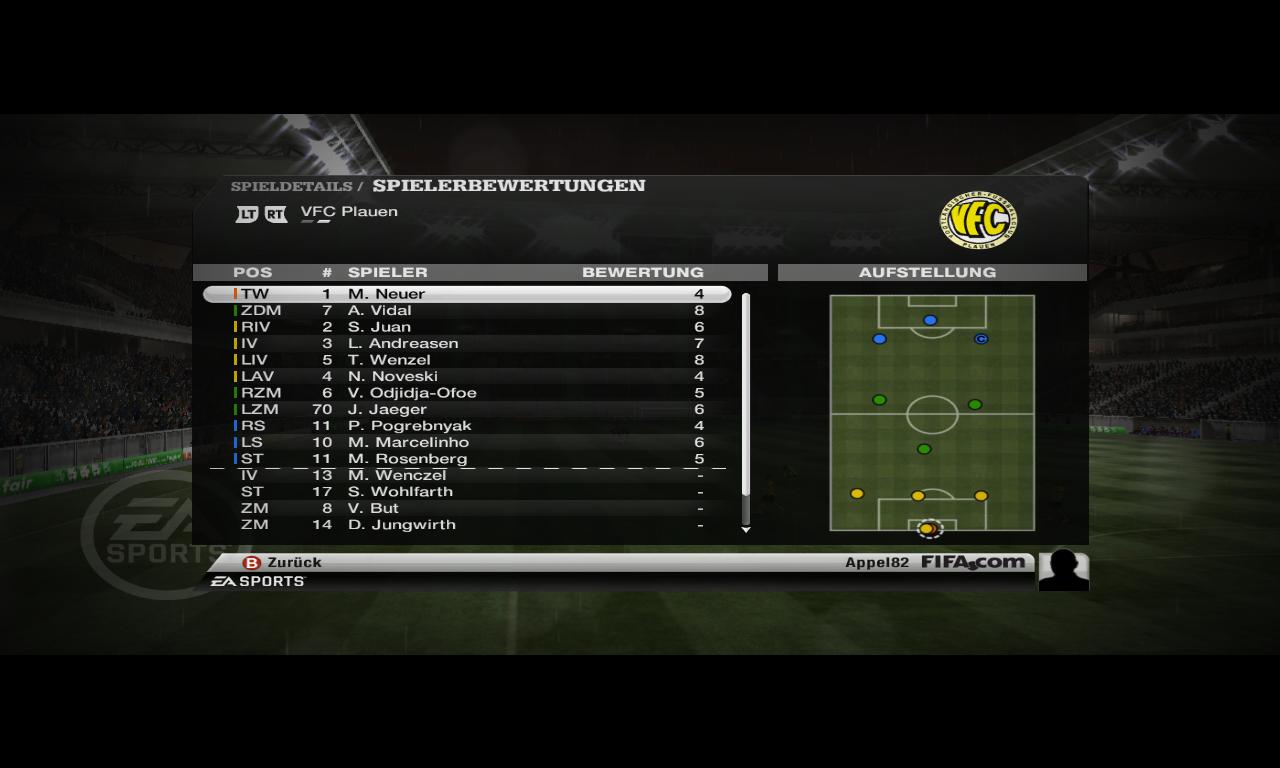Select M. Marcelinho's row

click(x=467, y=442)
